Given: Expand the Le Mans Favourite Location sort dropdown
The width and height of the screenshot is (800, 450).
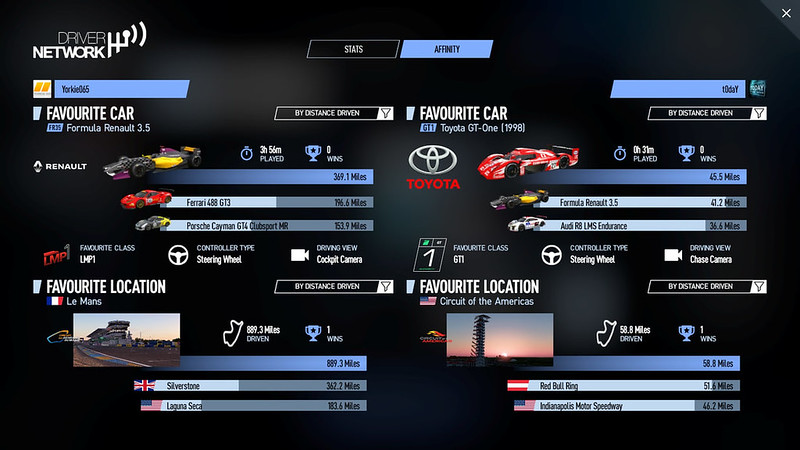Looking at the screenshot, I should point(334,286).
